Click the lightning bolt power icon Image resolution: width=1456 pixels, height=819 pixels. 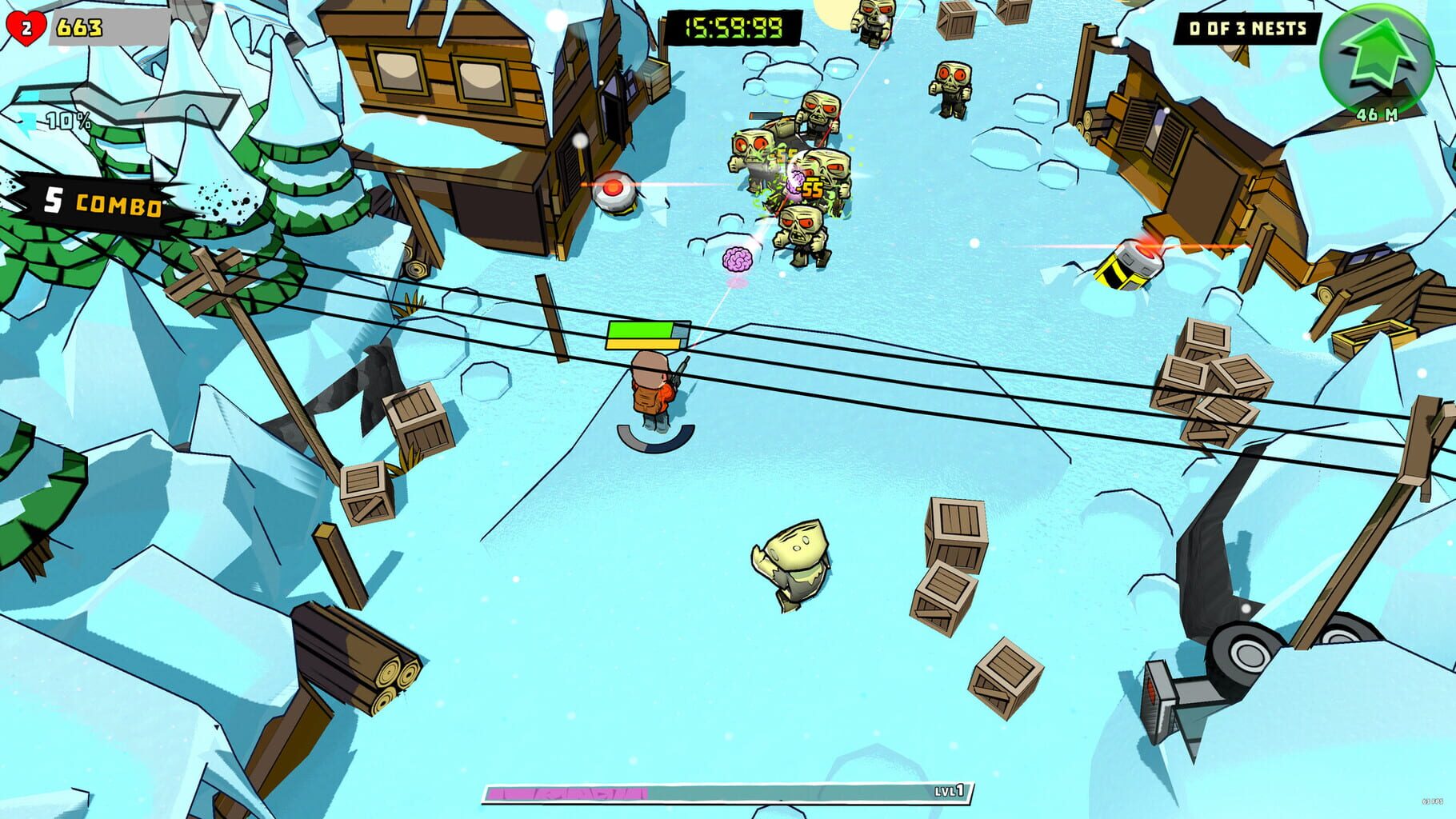29,122
